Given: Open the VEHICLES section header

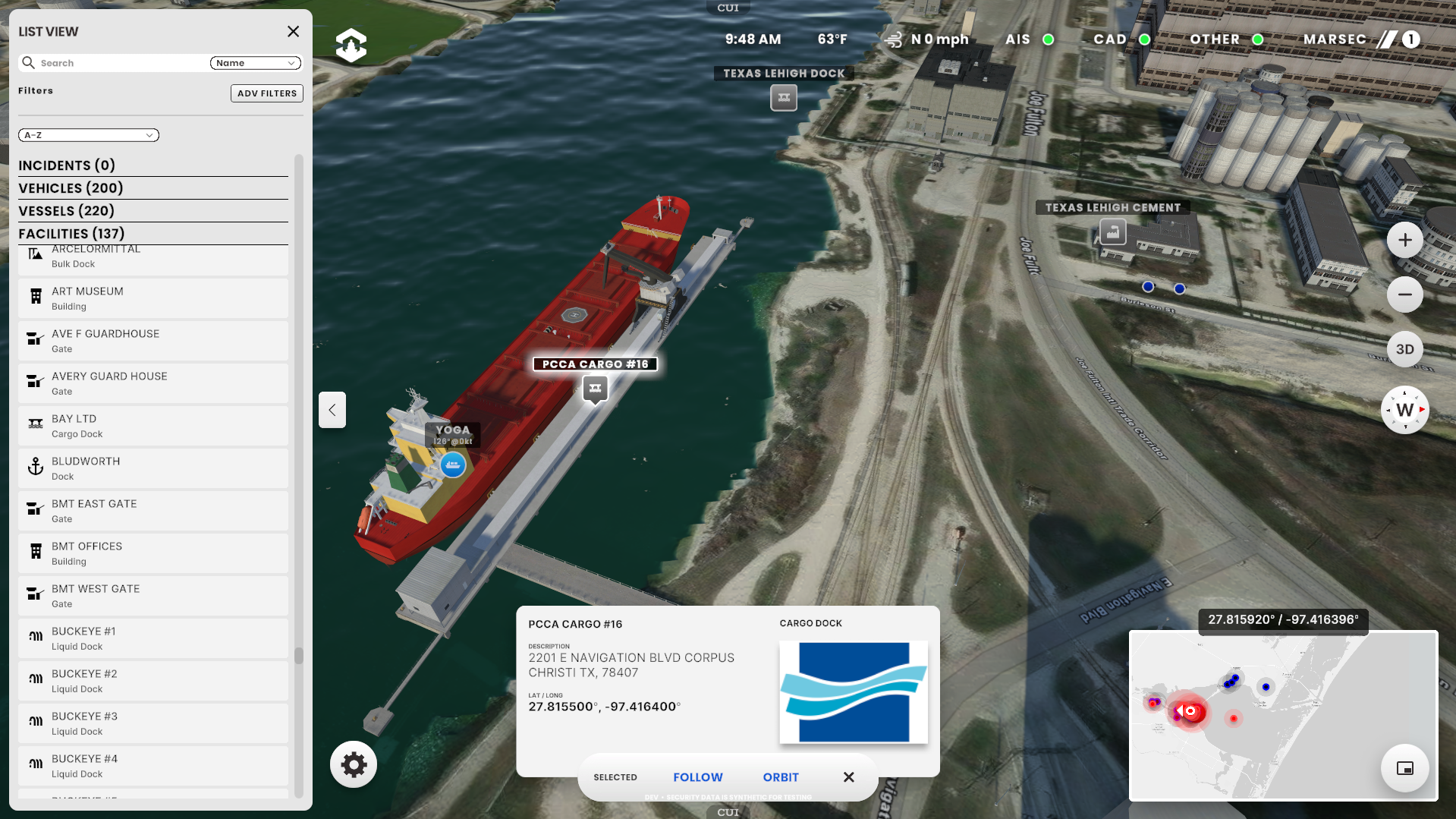Looking at the screenshot, I should [x=71, y=187].
